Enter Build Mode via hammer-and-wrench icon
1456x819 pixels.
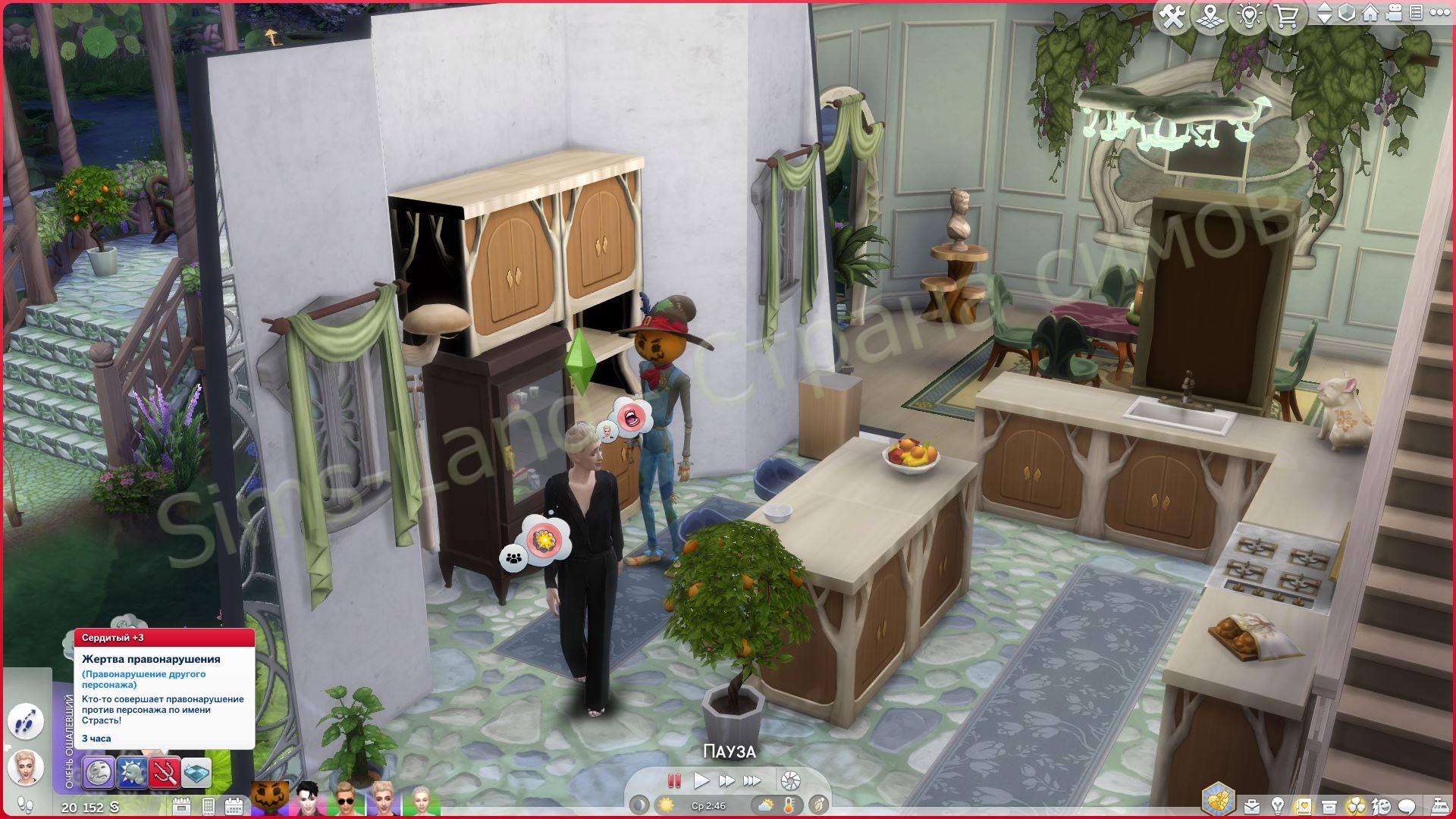pyautogui.click(x=1173, y=14)
